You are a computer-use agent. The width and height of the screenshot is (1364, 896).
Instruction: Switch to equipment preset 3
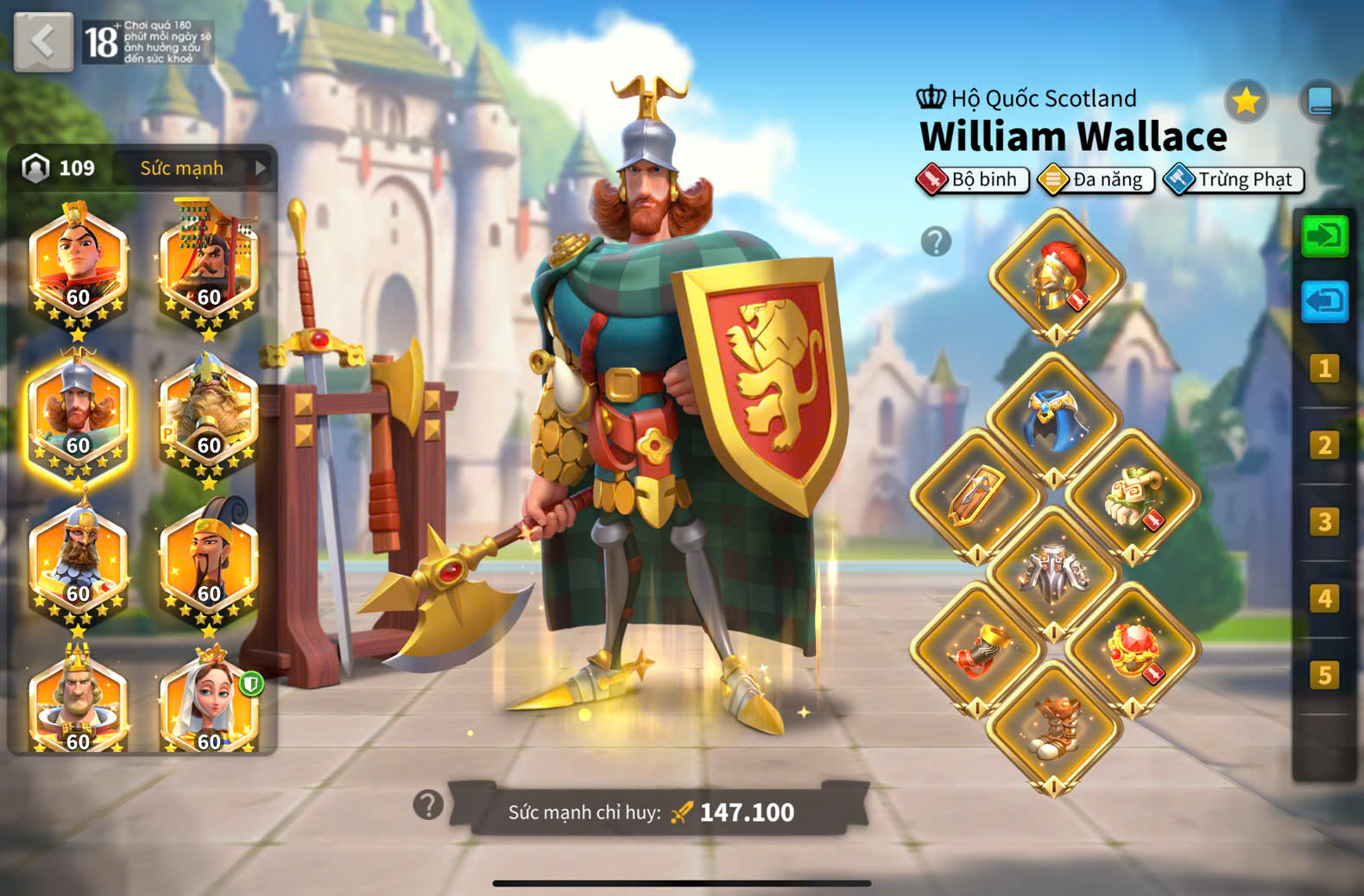(1324, 521)
